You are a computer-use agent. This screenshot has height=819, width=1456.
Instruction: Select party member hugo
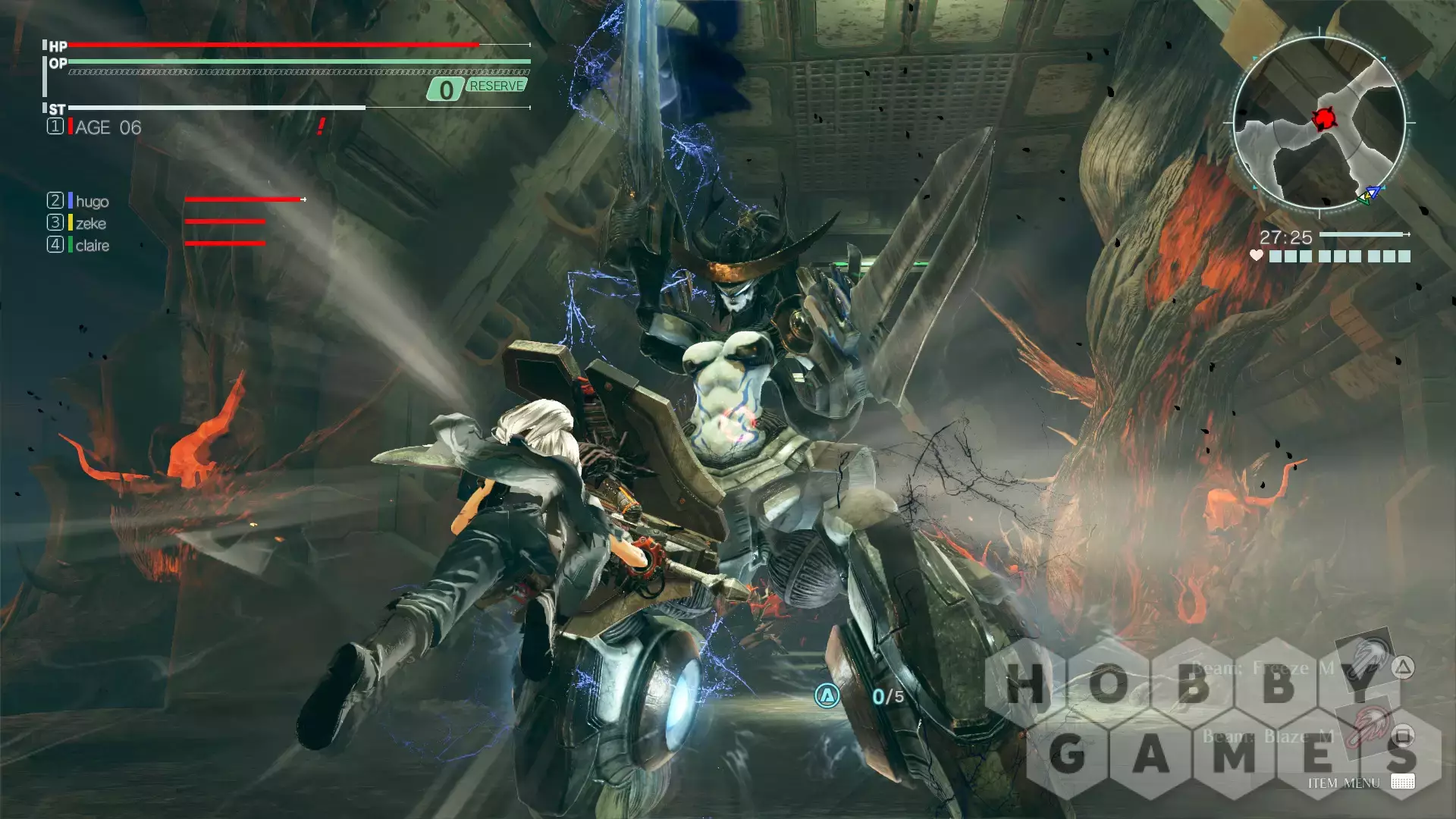coord(92,201)
